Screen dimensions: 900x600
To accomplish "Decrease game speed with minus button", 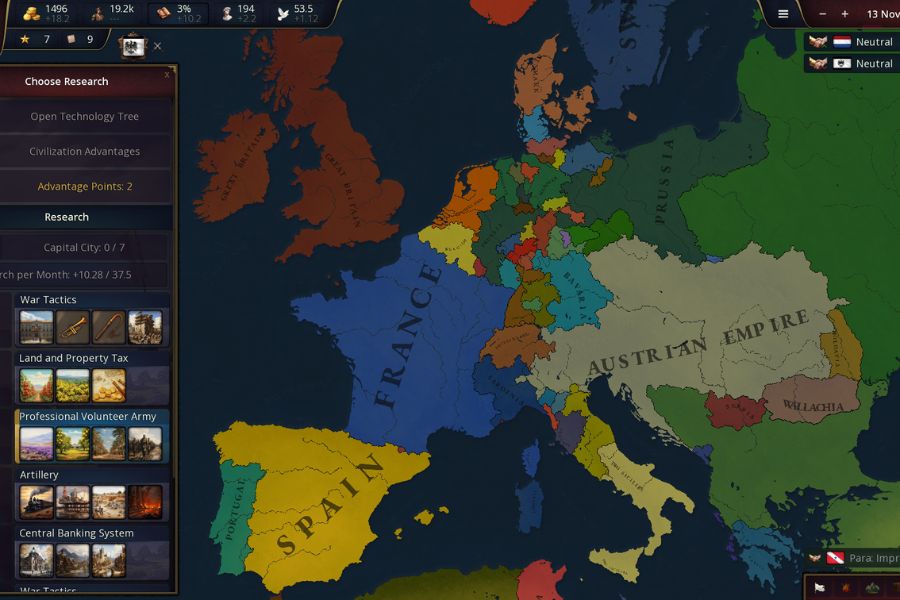I will 822,14.
